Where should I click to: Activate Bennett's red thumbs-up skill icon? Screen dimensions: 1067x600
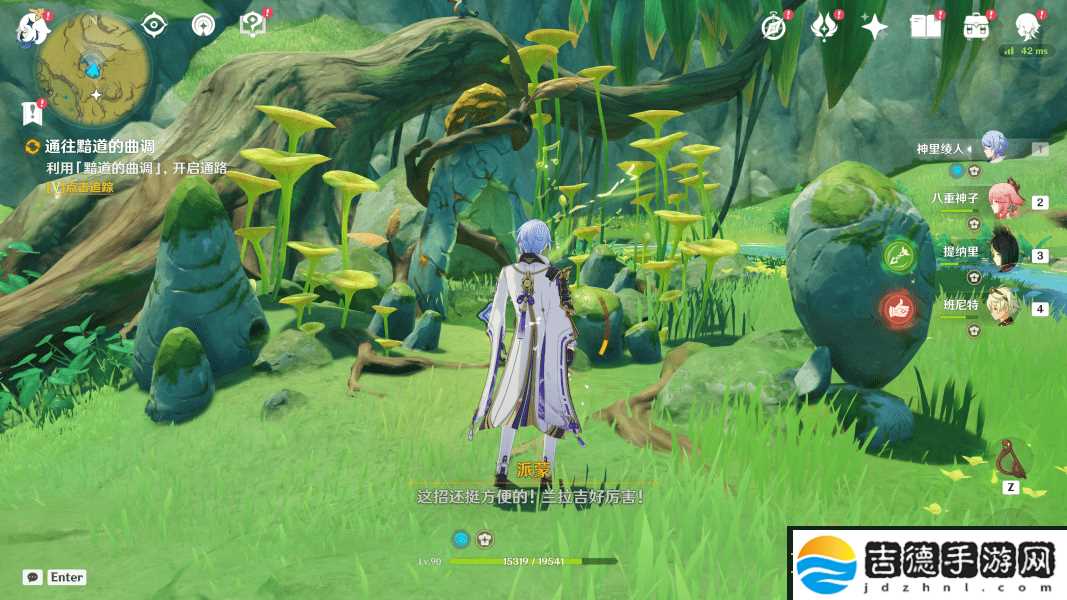click(898, 310)
